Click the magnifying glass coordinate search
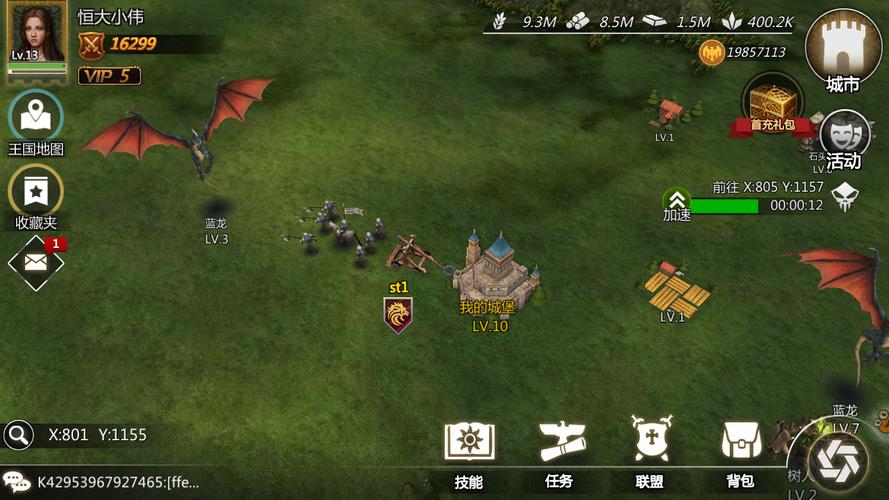The image size is (889, 500). click(x=18, y=434)
